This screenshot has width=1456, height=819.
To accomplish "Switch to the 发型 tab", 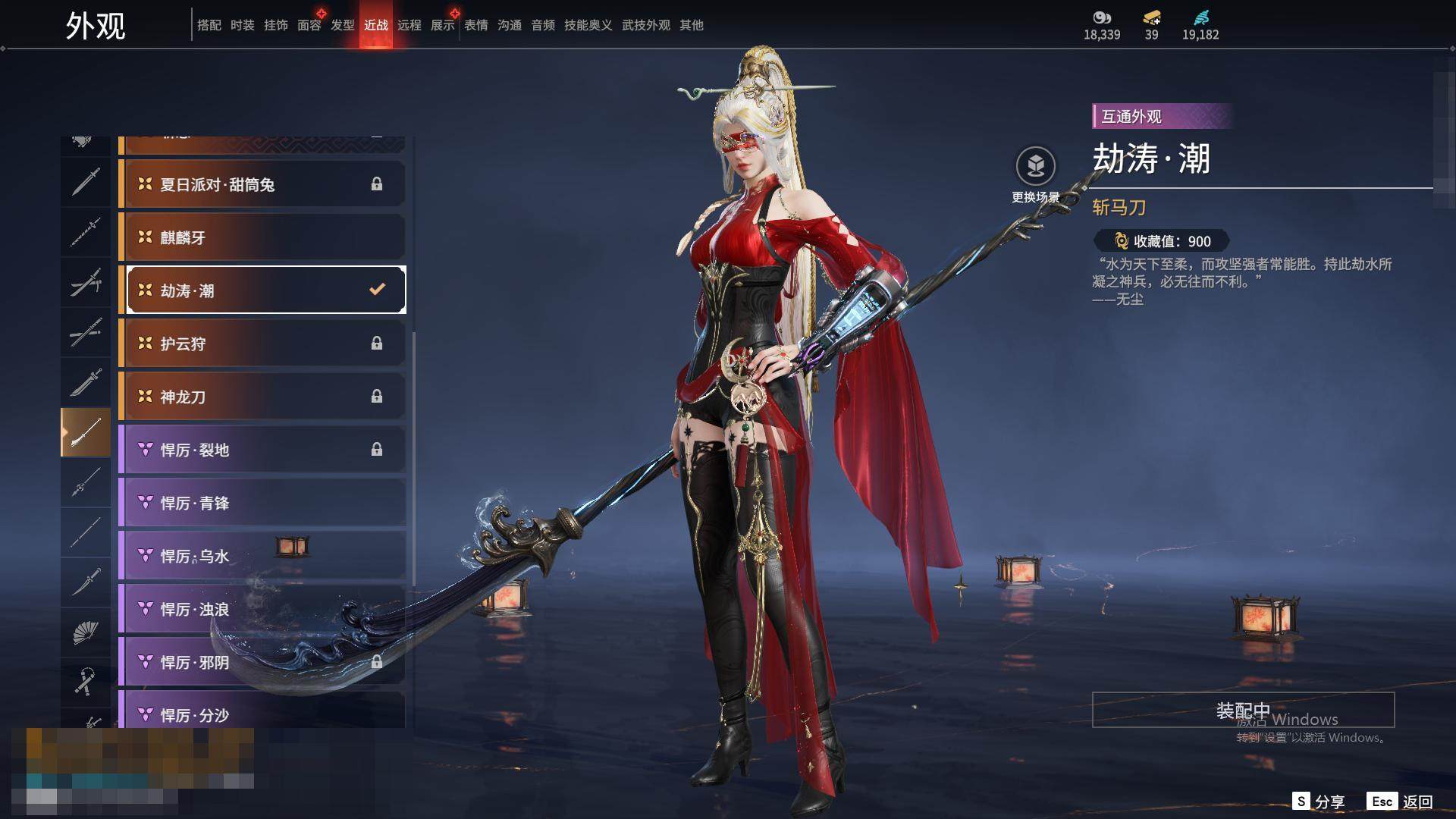I will tap(343, 25).
